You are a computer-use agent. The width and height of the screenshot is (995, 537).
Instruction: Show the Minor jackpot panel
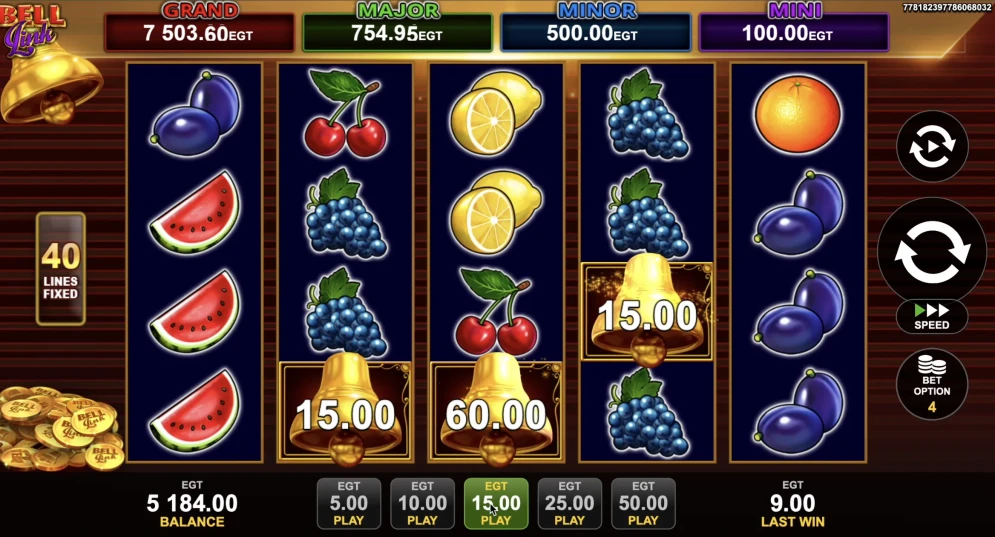pyautogui.click(x=595, y=30)
